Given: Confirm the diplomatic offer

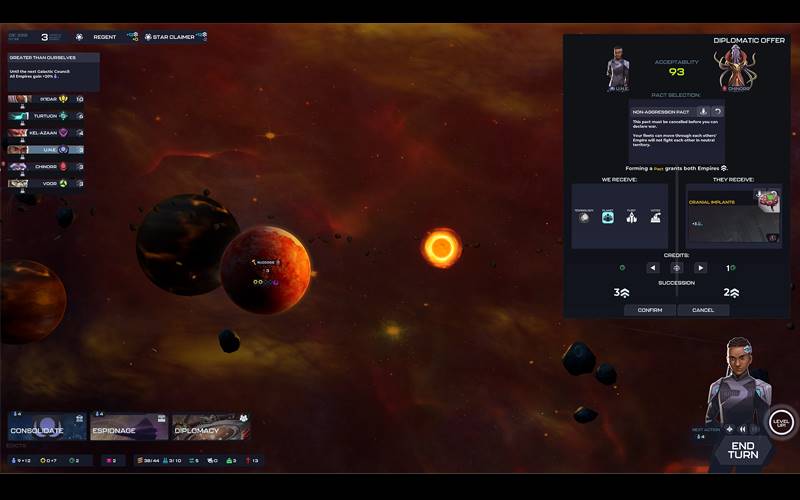Looking at the screenshot, I should tap(650, 310).
